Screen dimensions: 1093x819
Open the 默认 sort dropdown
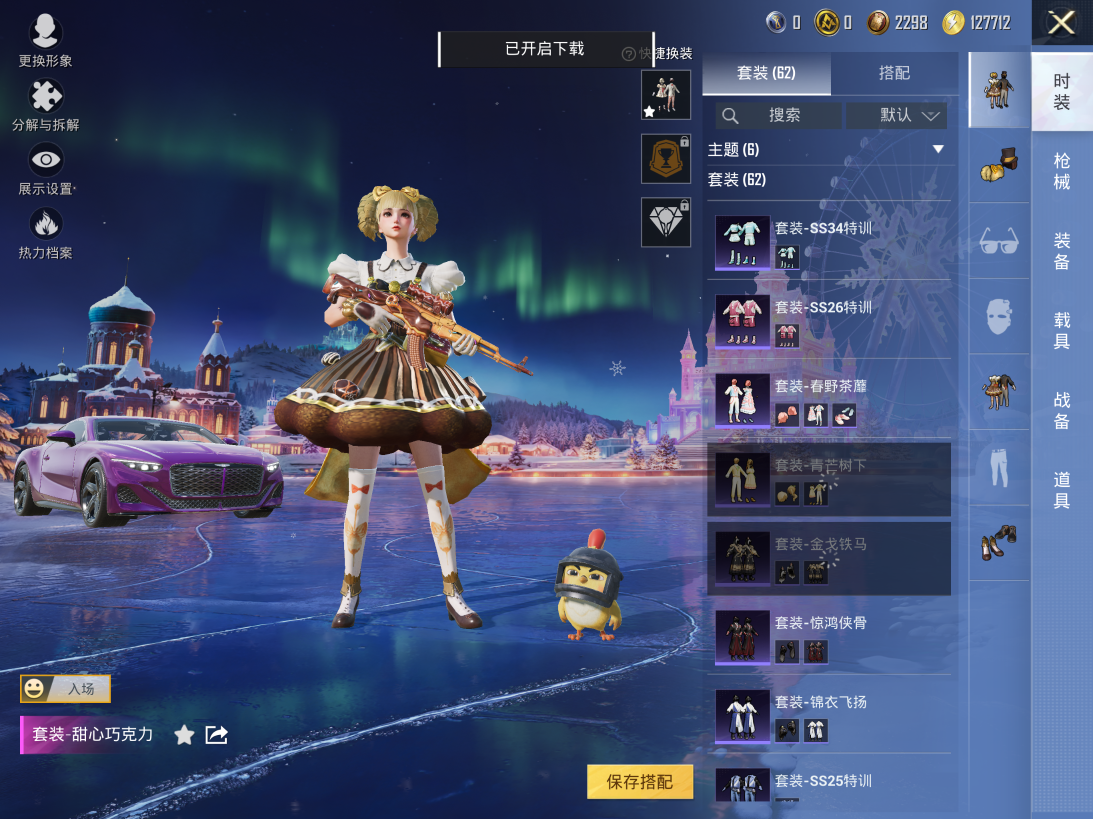click(x=896, y=115)
